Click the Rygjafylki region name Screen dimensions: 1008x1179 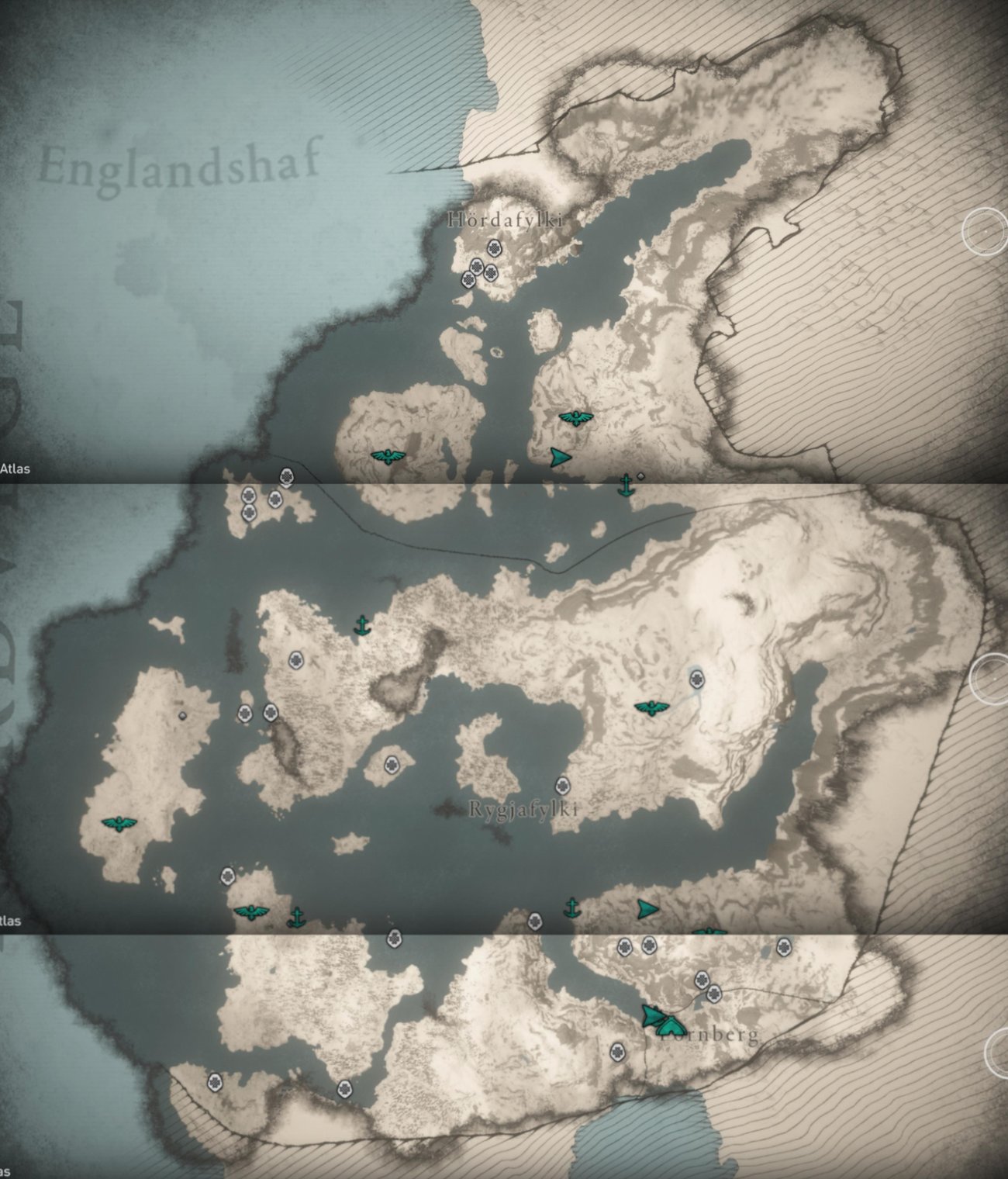pyautogui.click(x=524, y=809)
